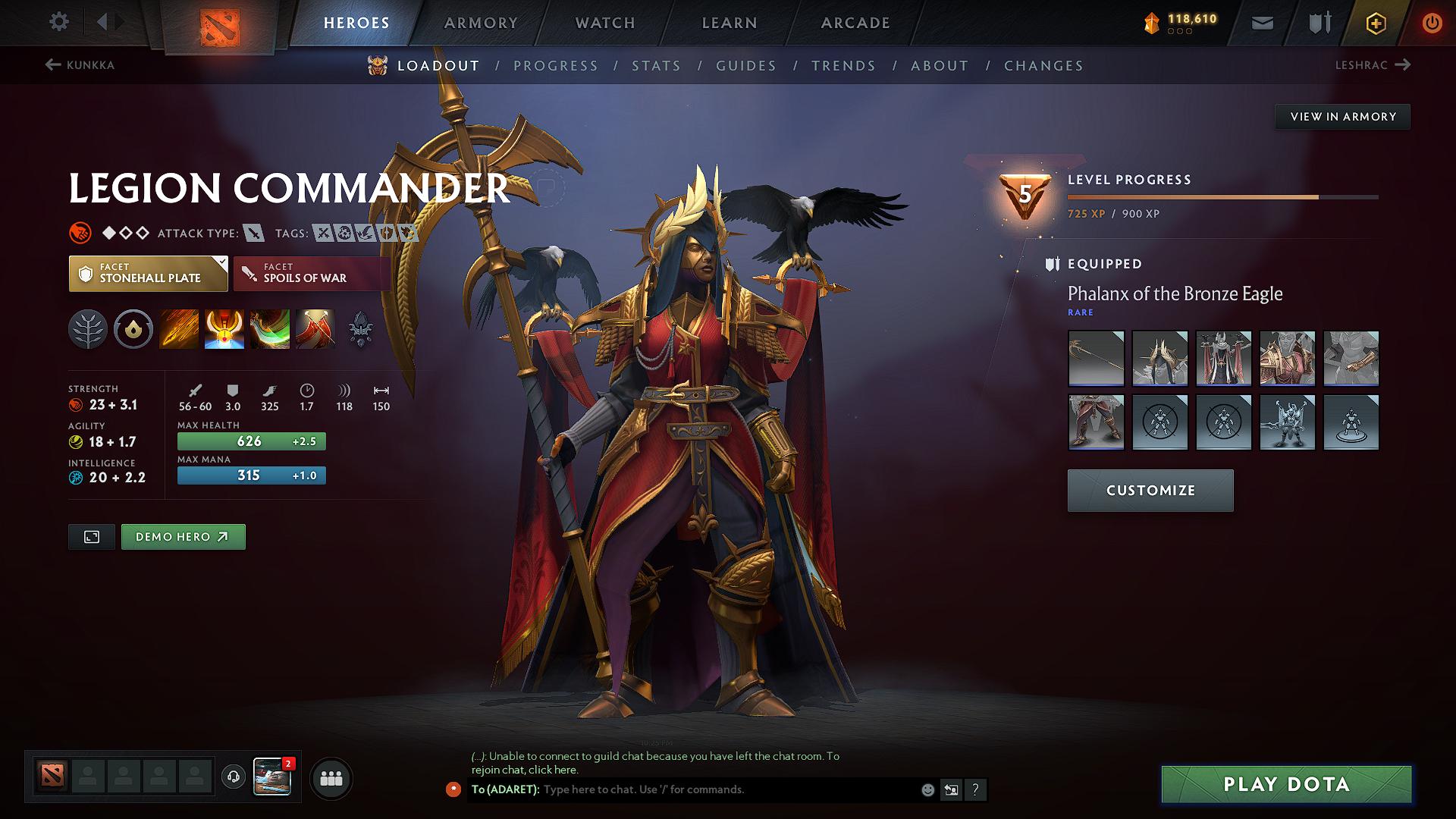Screen dimensions: 1456x819
Task: Switch to the STATS tab
Action: 656,66
